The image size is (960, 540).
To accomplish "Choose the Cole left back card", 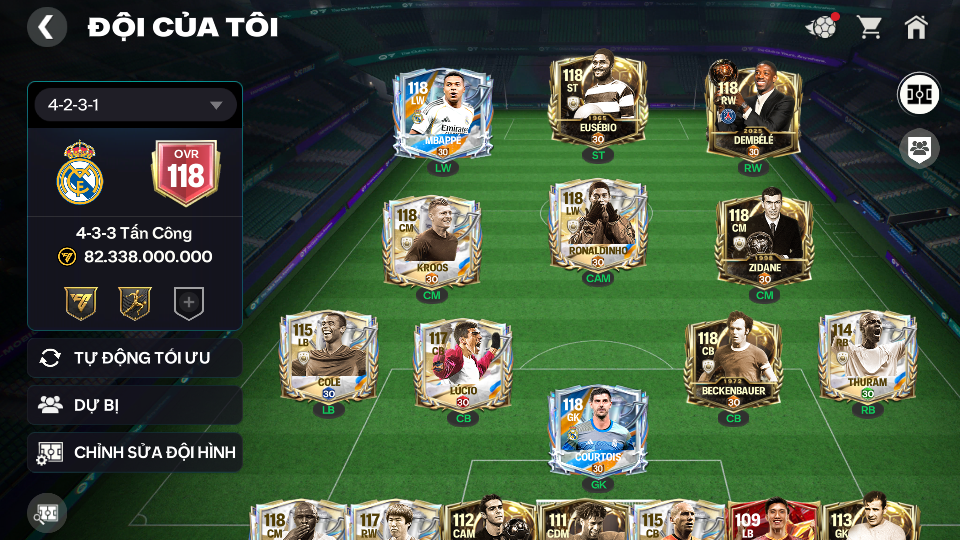I will tap(328, 356).
